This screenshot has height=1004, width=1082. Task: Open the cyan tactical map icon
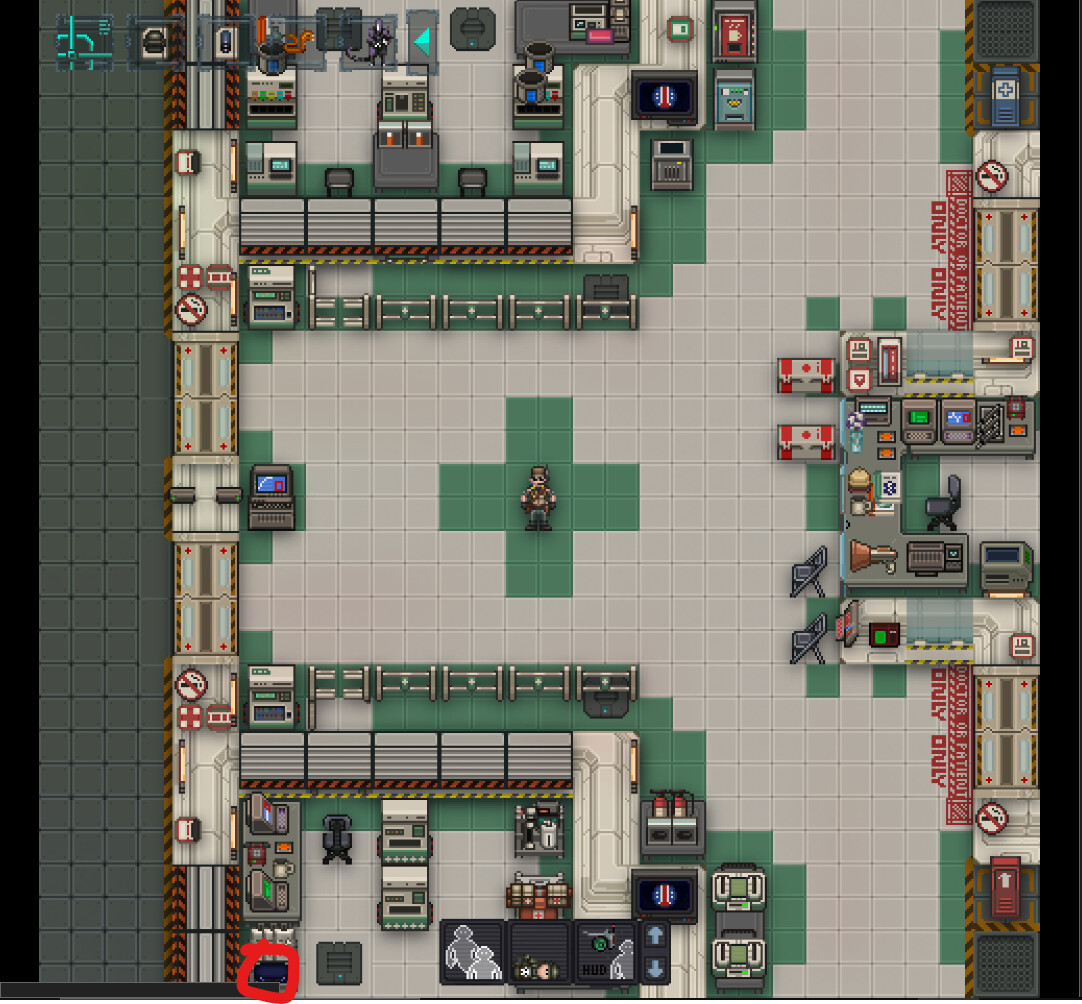(x=83, y=40)
